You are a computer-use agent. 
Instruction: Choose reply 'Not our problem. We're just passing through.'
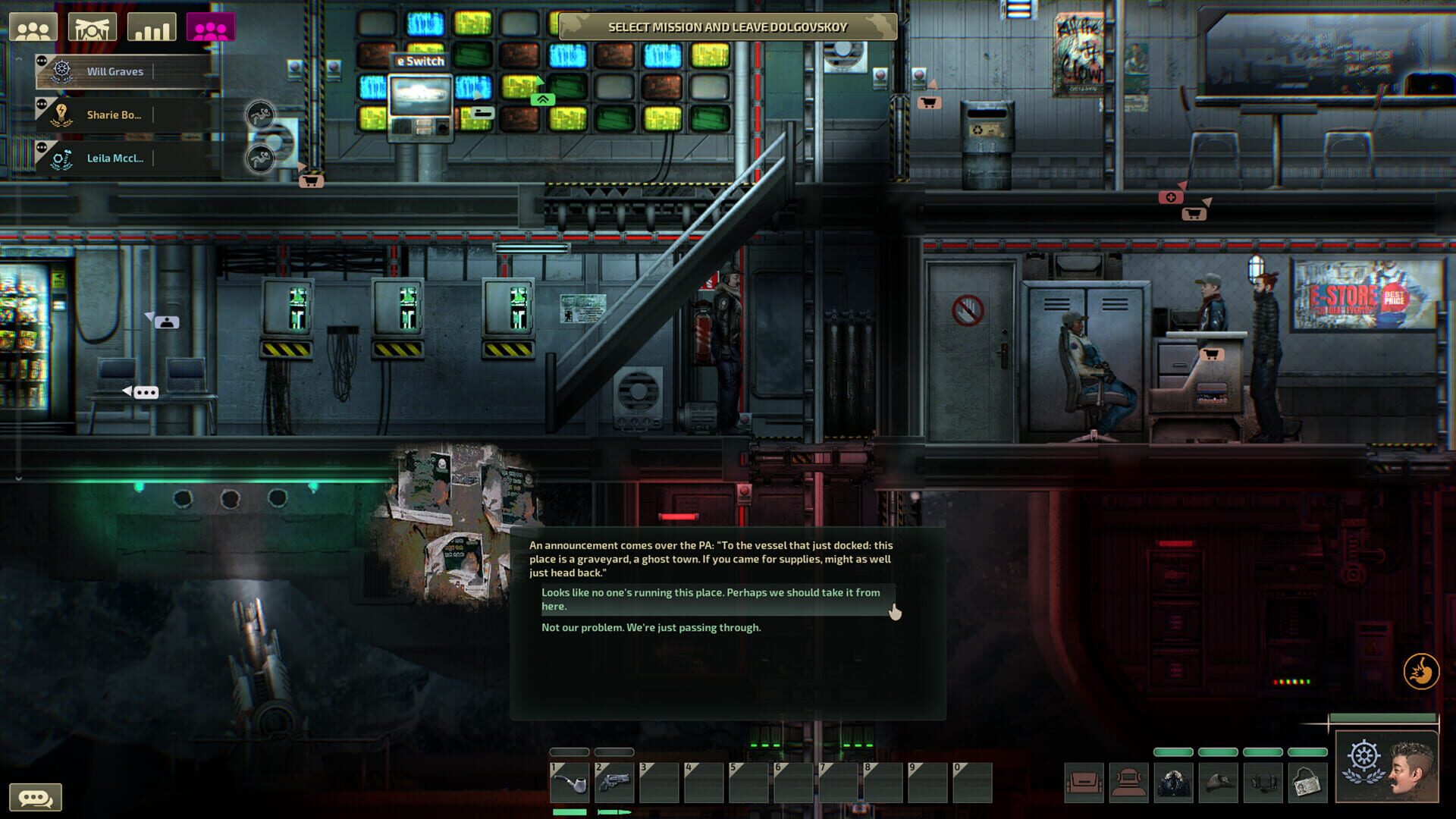[x=649, y=627]
